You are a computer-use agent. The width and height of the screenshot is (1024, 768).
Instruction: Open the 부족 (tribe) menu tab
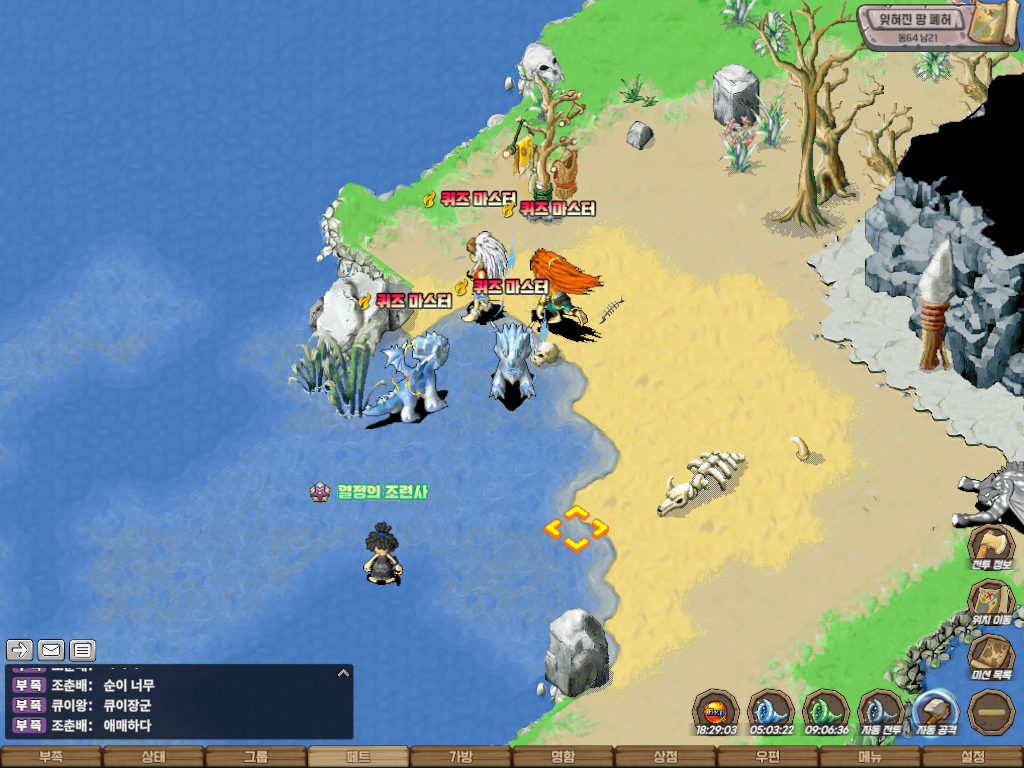pos(51,757)
